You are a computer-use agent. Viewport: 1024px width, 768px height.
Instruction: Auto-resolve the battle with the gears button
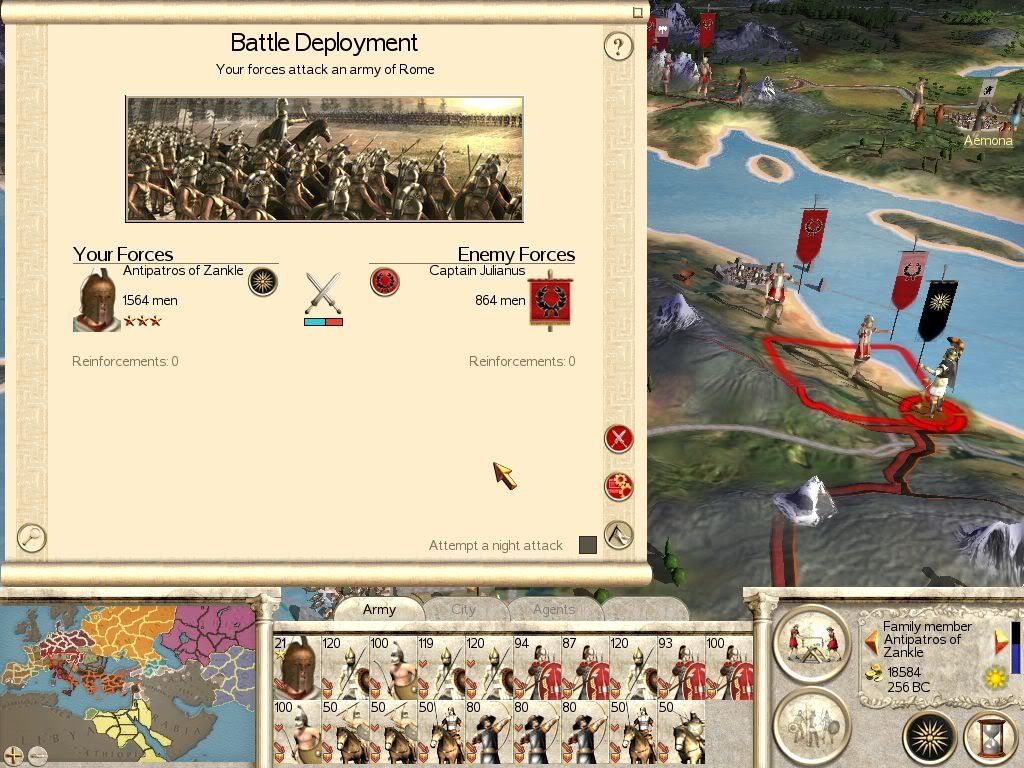[x=619, y=487]
